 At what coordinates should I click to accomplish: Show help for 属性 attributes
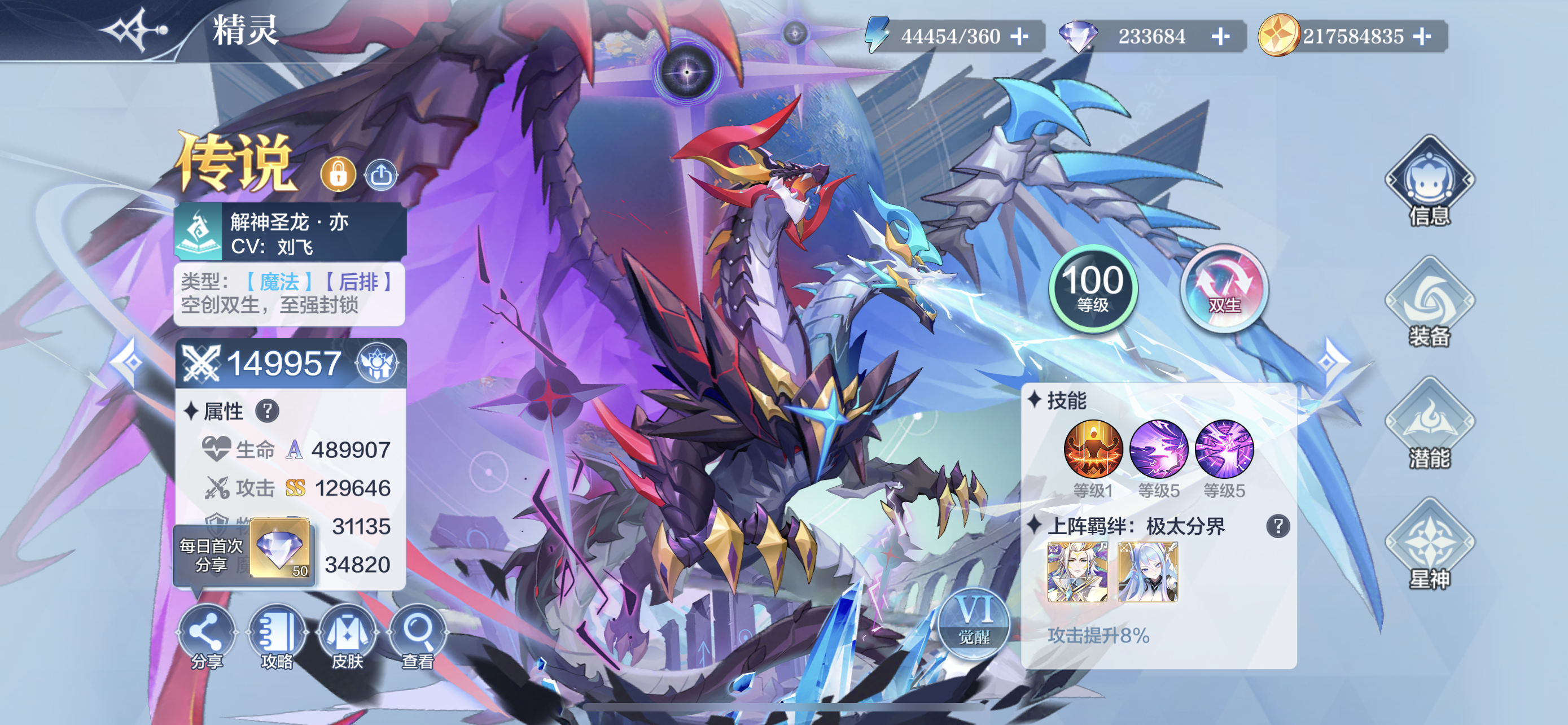(x=267, y=411)
